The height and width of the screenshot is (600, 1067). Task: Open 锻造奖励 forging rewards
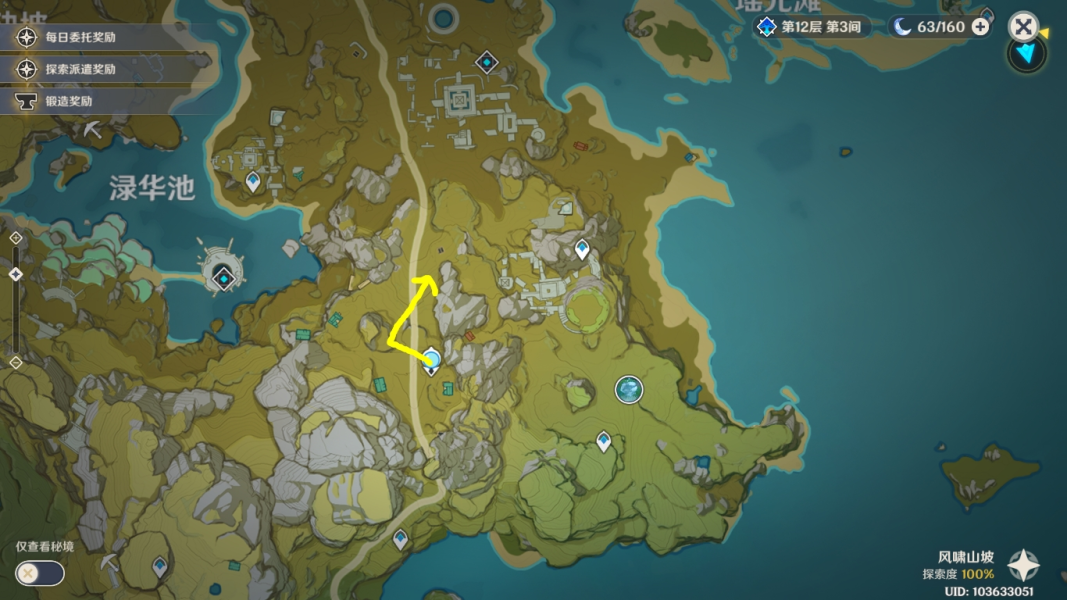tap(68, 102)
